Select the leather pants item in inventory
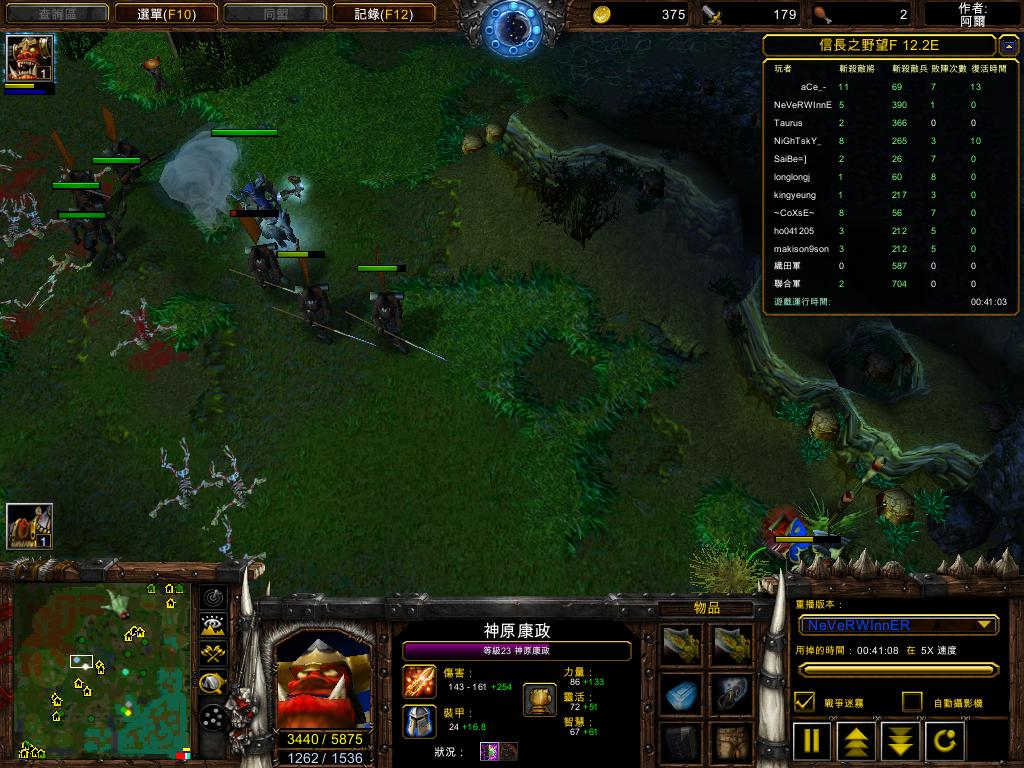This screenshot has width=1024, height=768. (732, 743)
